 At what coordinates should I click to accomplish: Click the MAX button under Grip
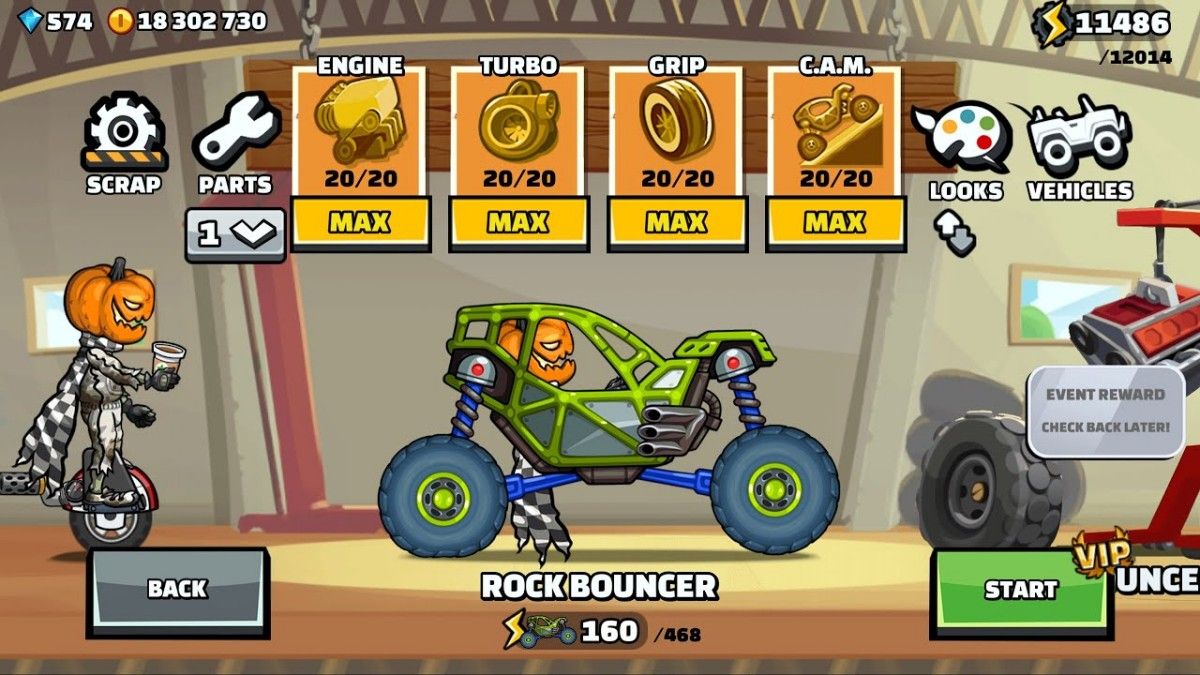point(676,222)
